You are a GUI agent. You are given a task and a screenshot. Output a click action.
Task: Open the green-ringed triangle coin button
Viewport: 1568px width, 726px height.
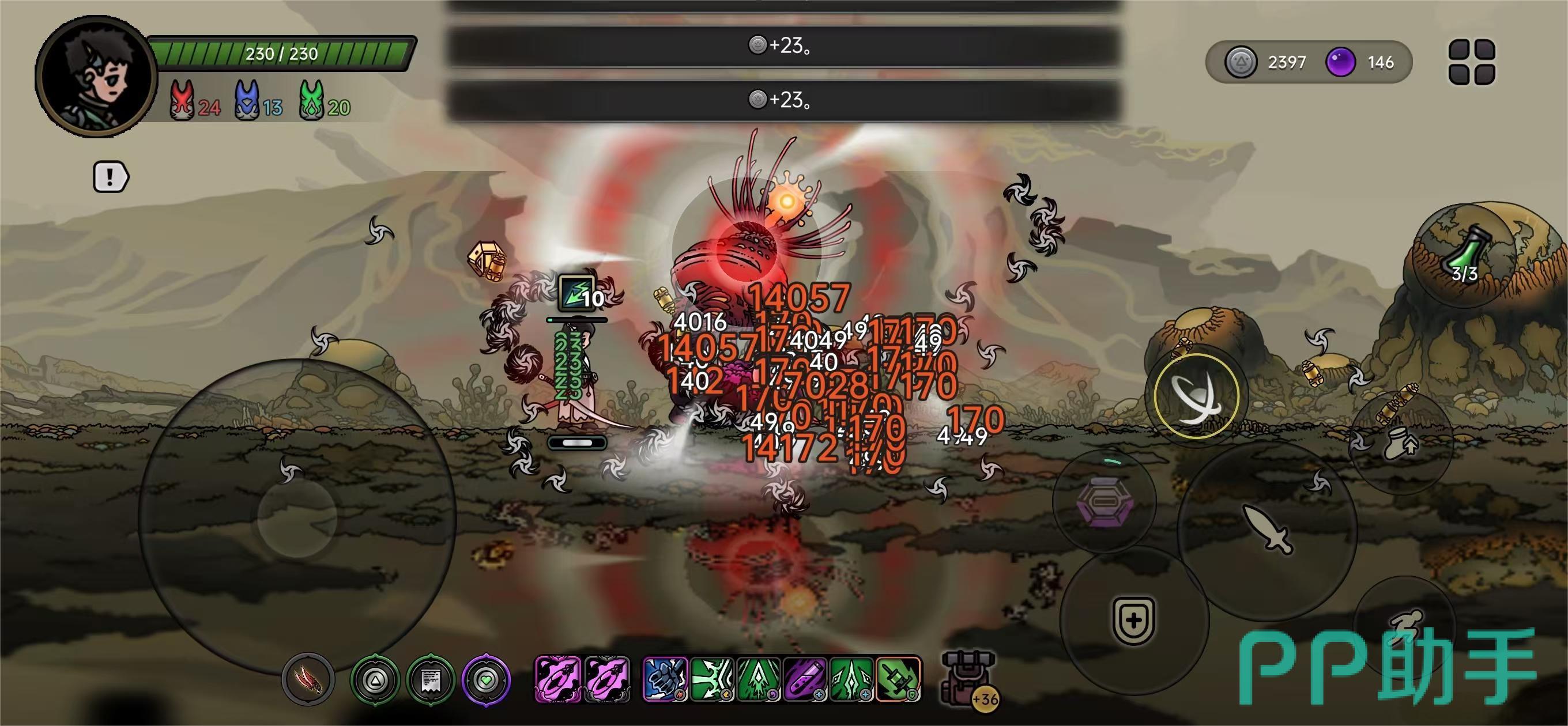(x=374, y=680)
